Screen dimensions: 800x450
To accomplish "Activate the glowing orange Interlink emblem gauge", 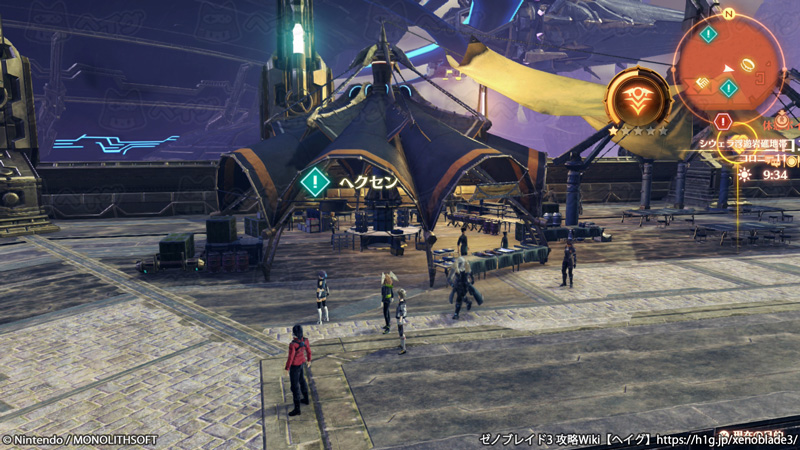I will click(x=638, y=98).
